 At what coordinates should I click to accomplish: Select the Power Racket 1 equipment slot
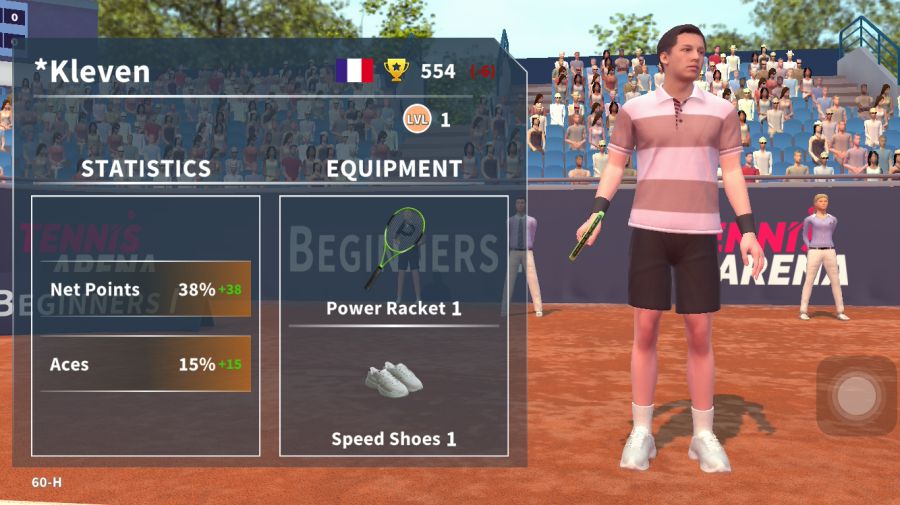tap(393, 262)
